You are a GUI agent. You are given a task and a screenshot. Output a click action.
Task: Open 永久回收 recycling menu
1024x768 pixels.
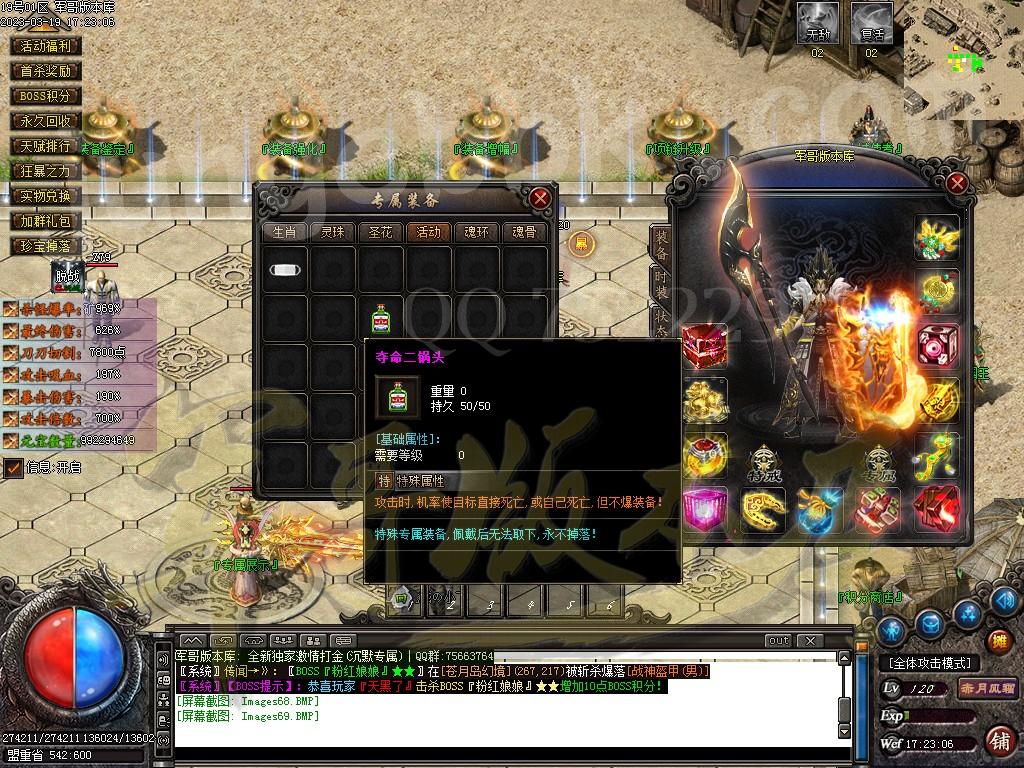46,121
